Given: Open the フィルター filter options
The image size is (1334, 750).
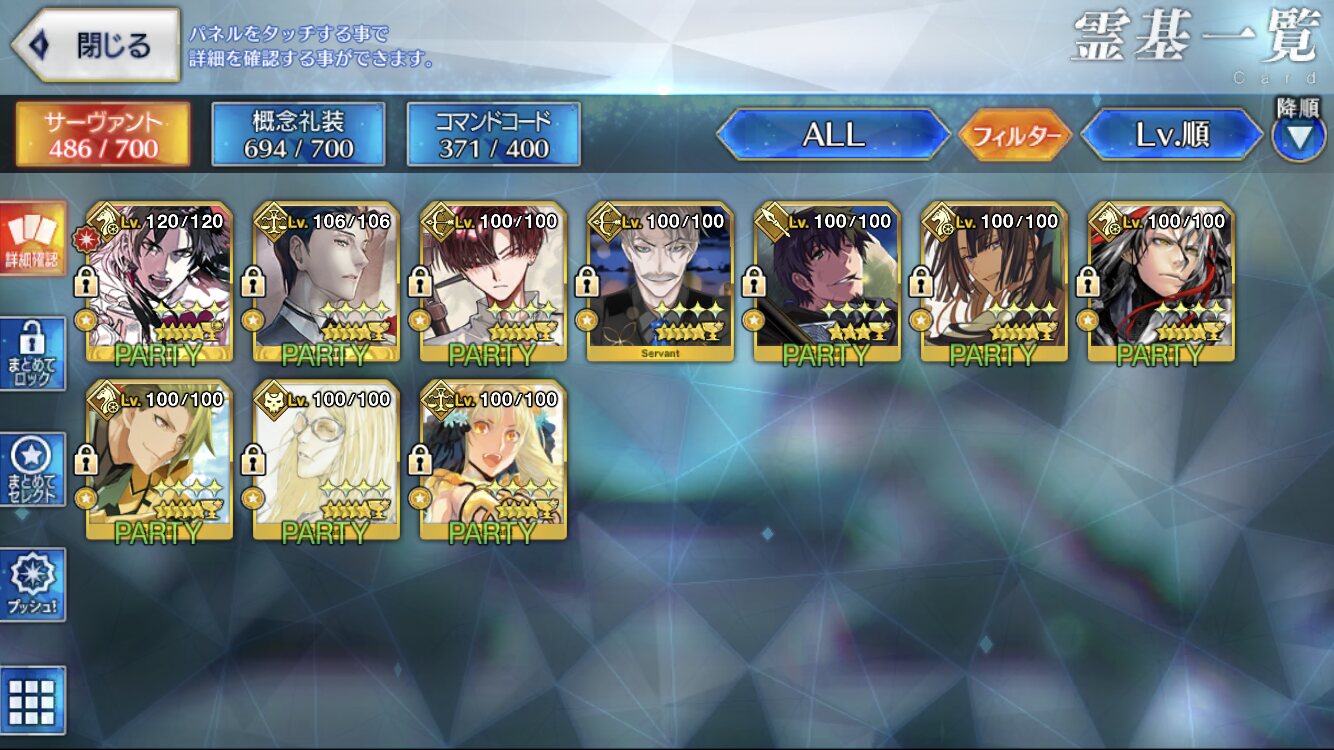Looking at the screenshot, I should [x=1015, y=135].
